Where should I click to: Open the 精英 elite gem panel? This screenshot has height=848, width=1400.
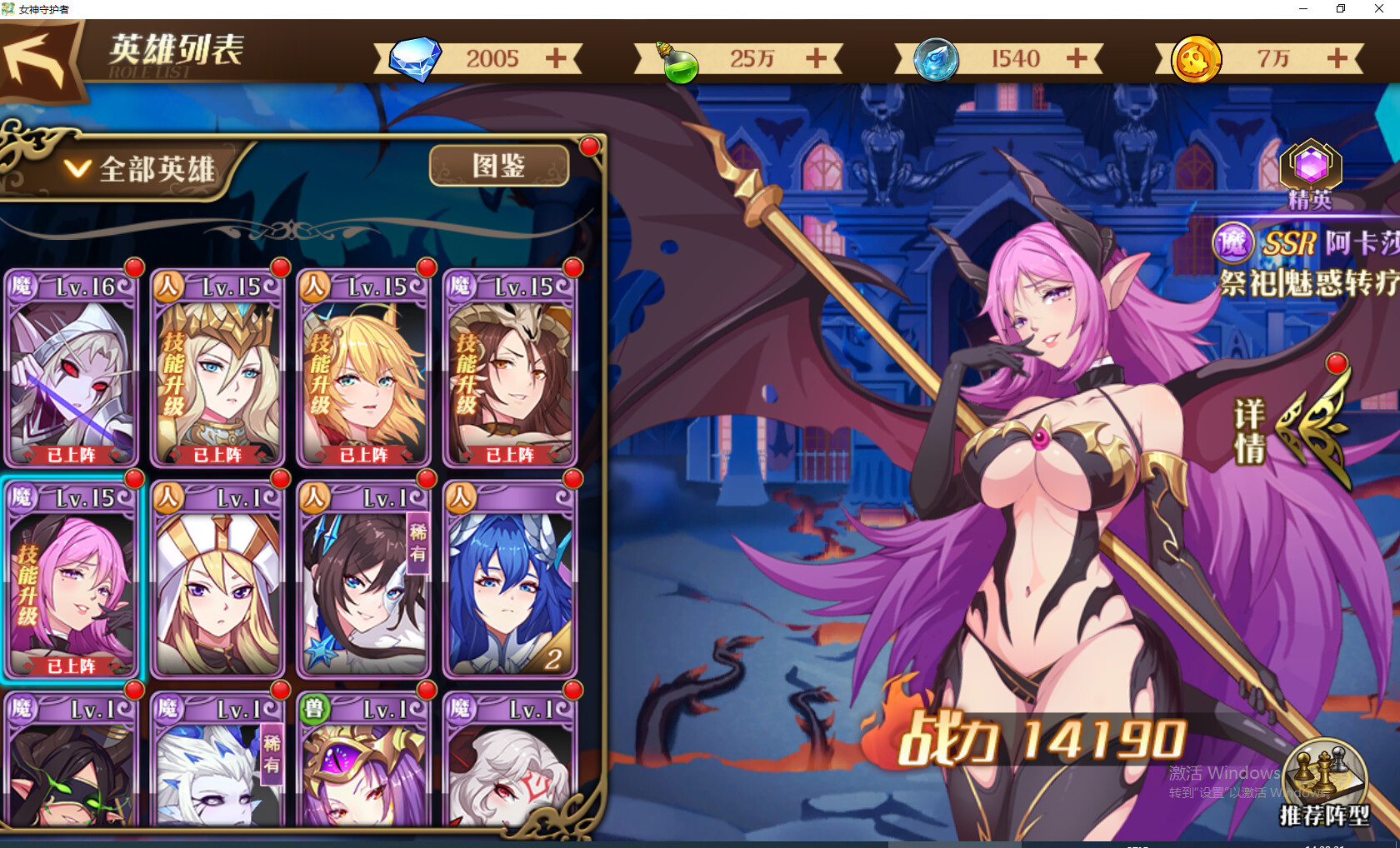1311,165
